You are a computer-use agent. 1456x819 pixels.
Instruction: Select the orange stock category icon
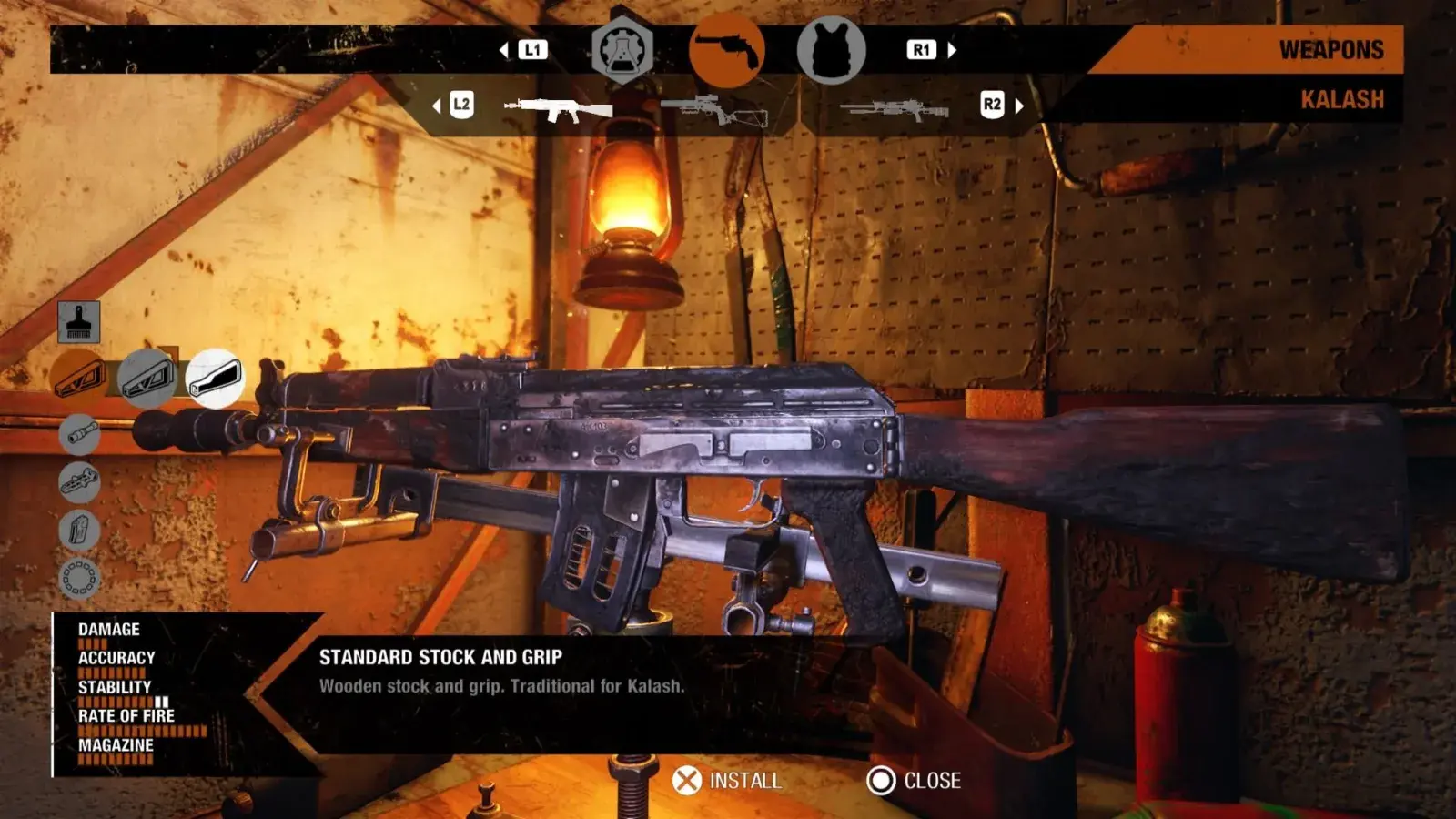point(79,378)
